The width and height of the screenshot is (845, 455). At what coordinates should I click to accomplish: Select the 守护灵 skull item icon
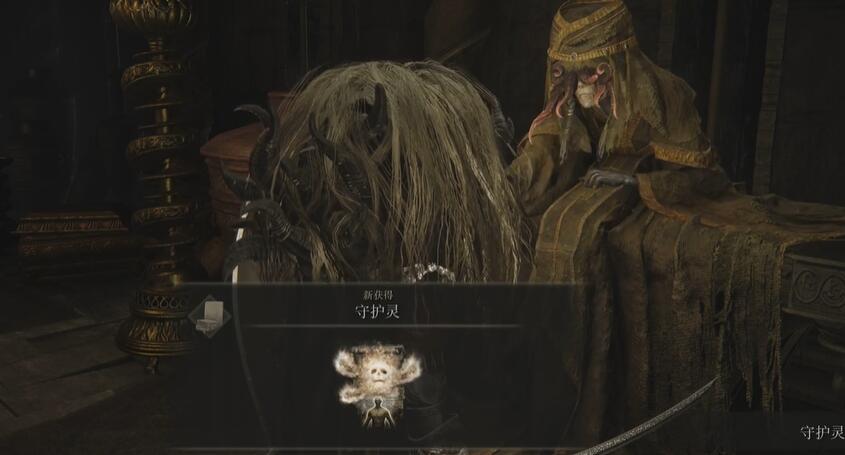(x=378, y=386)
